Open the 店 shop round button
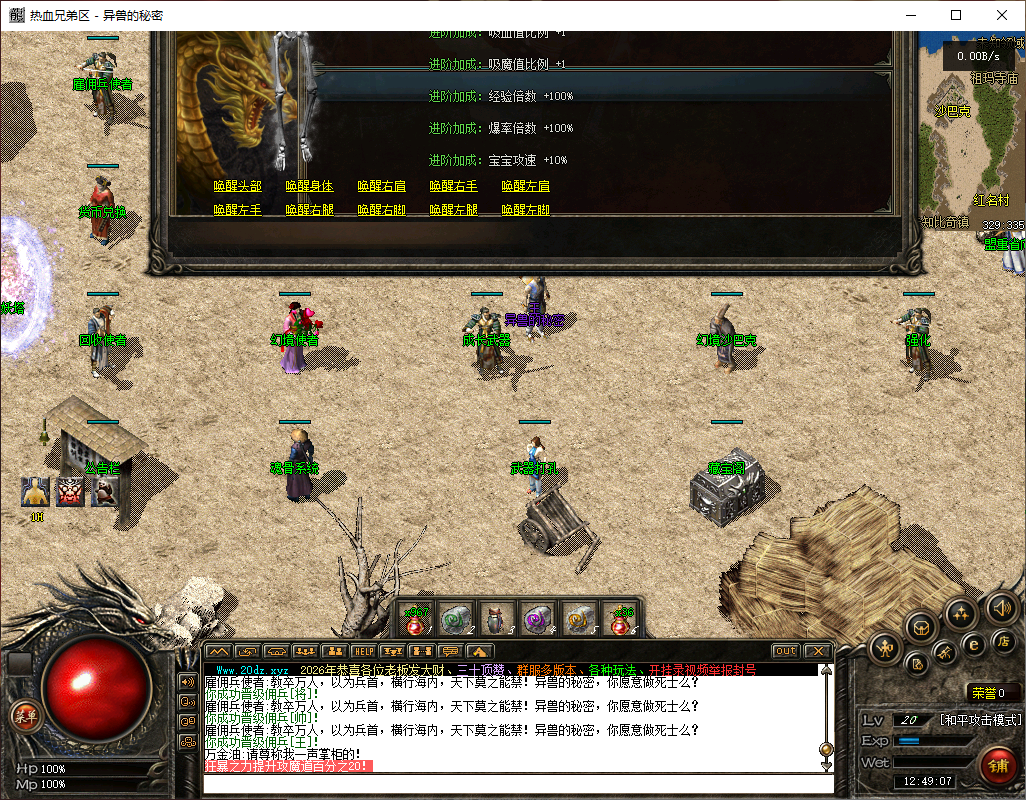Screen dimensions: 1026x800 [x=1001, y=639]
